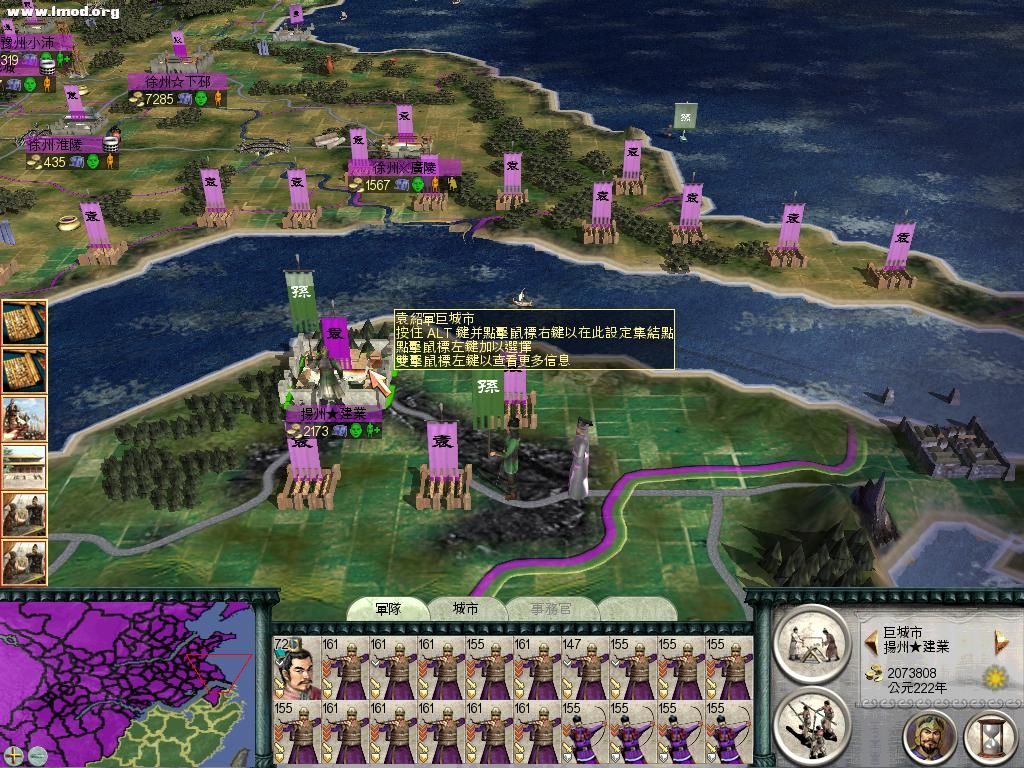Open the faction leader portrait button
Viewport: 1024px width, 768px height.
point(930,738)
